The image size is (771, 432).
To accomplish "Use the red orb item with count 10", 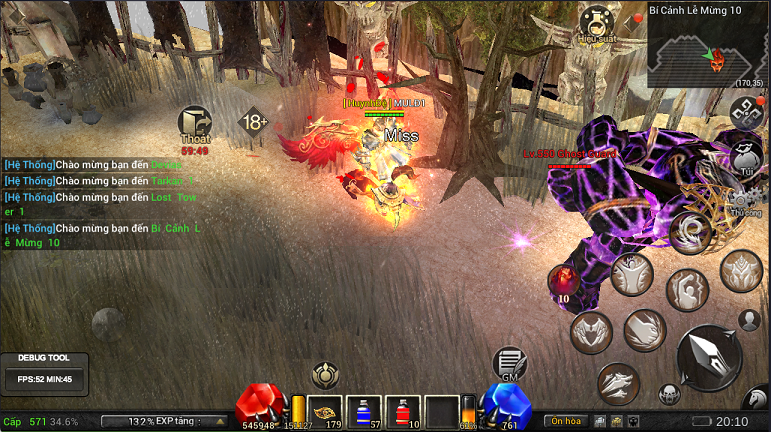I will pyautogui.click(x=565, y=281).
